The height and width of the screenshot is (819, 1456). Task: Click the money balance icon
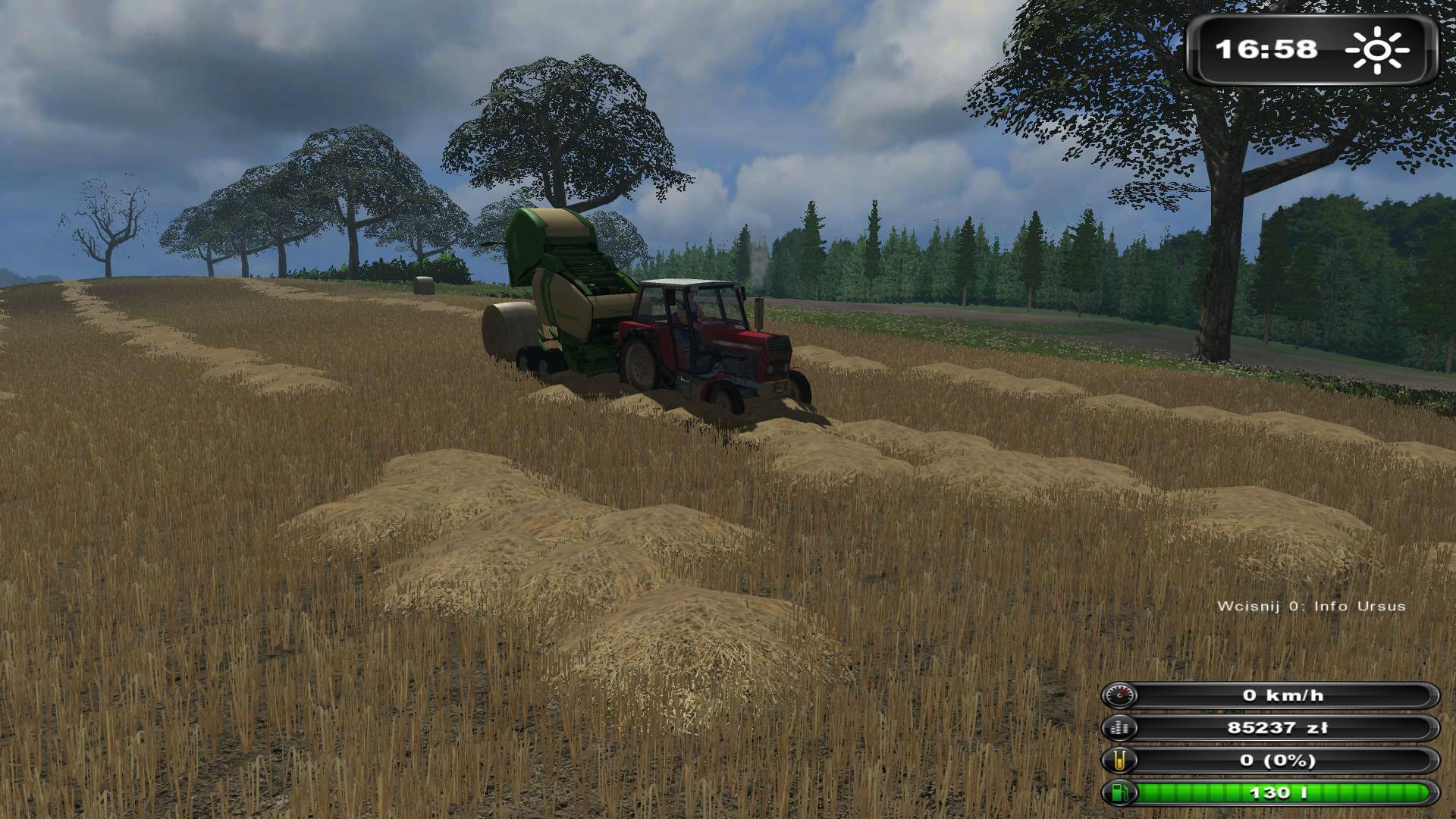point(1120,728)
